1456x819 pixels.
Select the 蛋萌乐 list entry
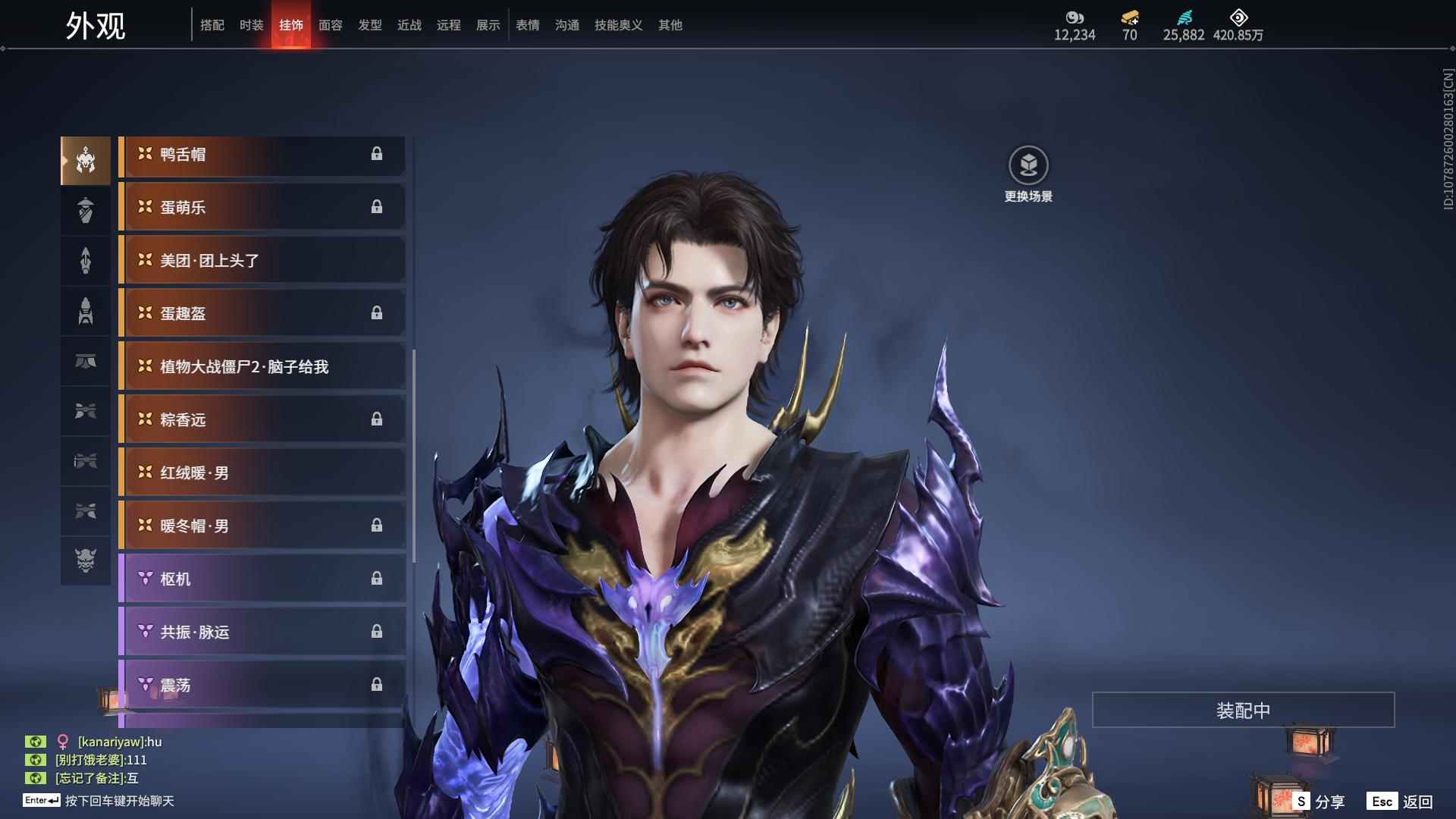[x=262, y=208]
